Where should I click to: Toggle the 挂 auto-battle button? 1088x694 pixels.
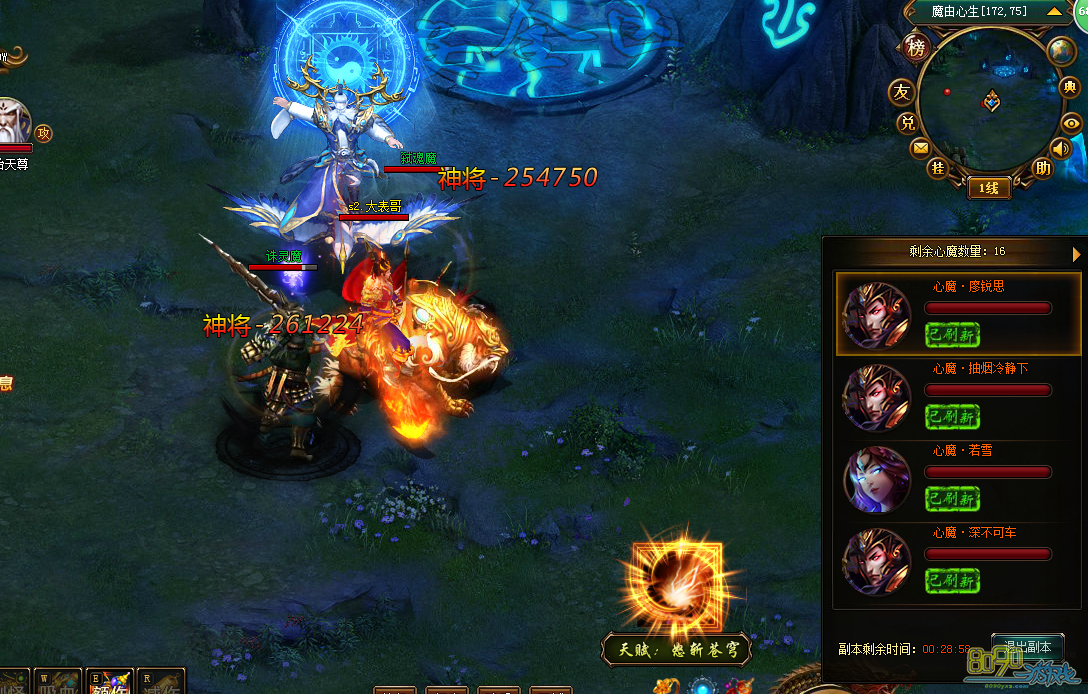(938, 167)
